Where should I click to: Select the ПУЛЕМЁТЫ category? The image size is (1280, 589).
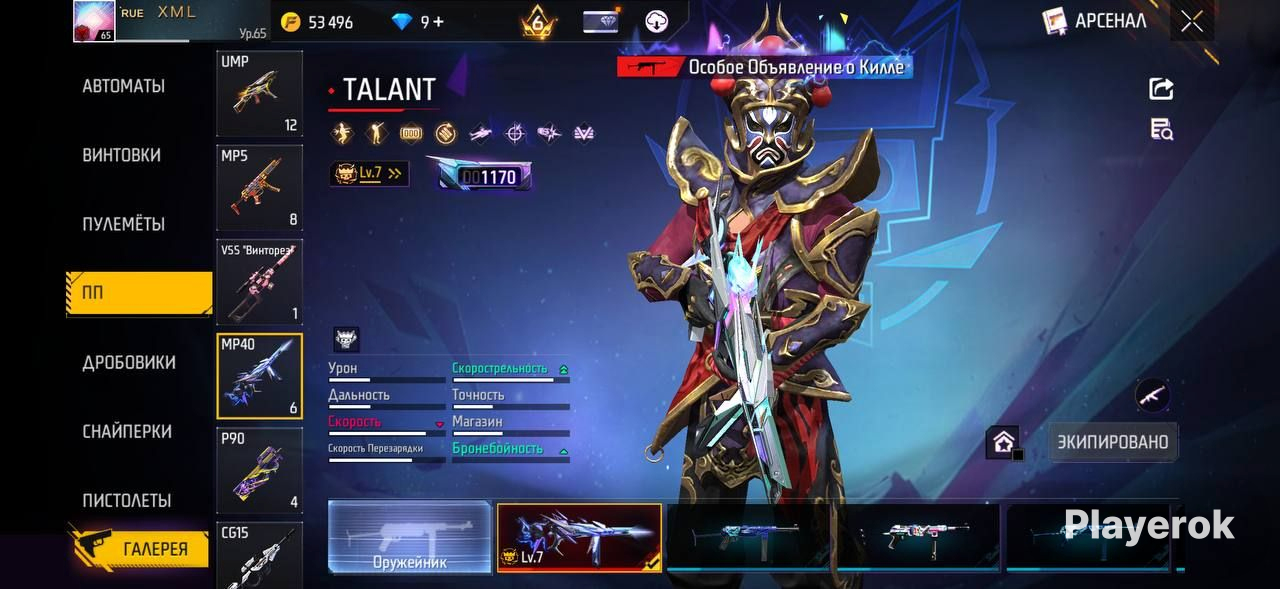pos(123,225)
